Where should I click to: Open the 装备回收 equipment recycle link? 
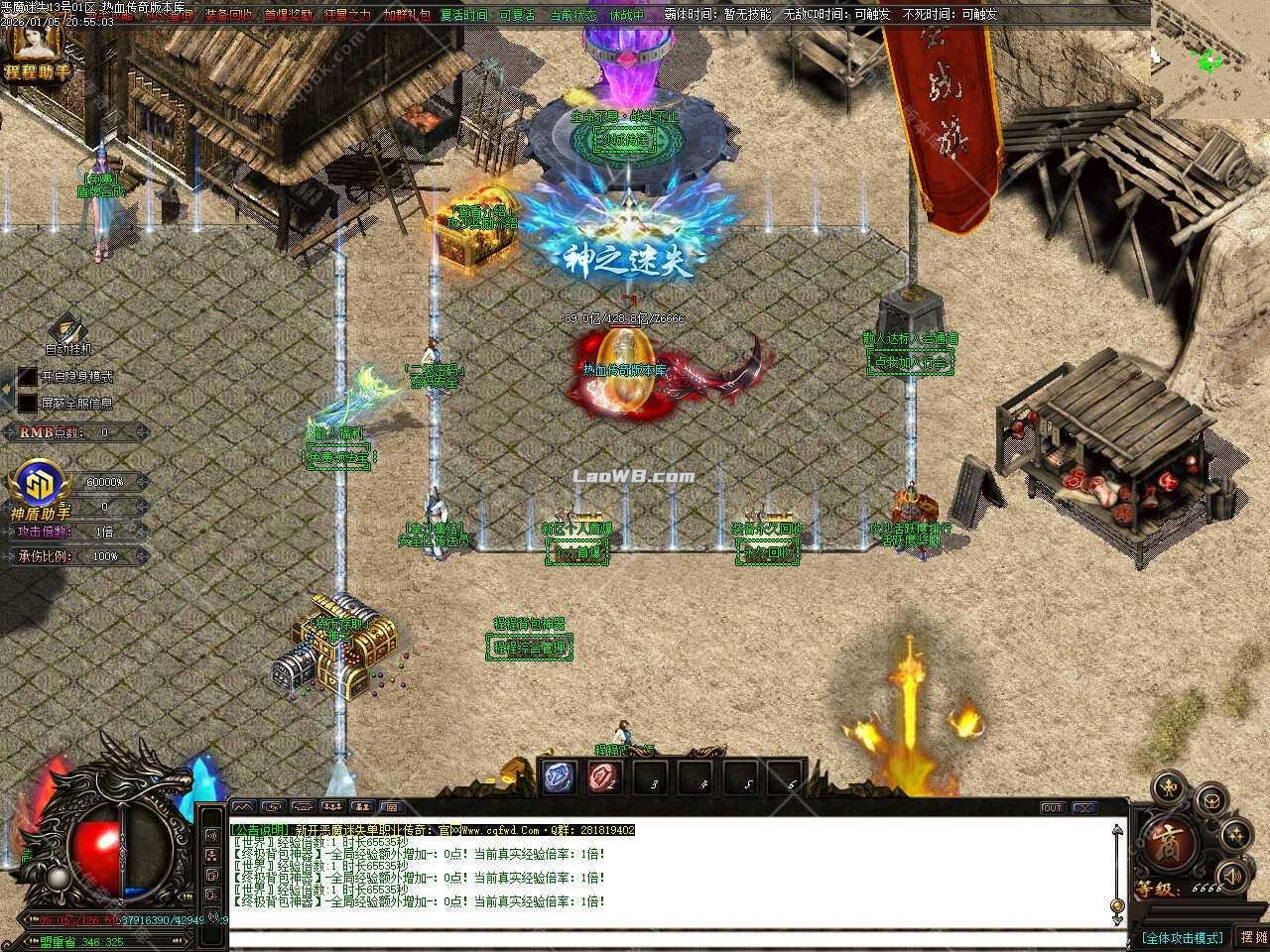(x=228, y=16)
